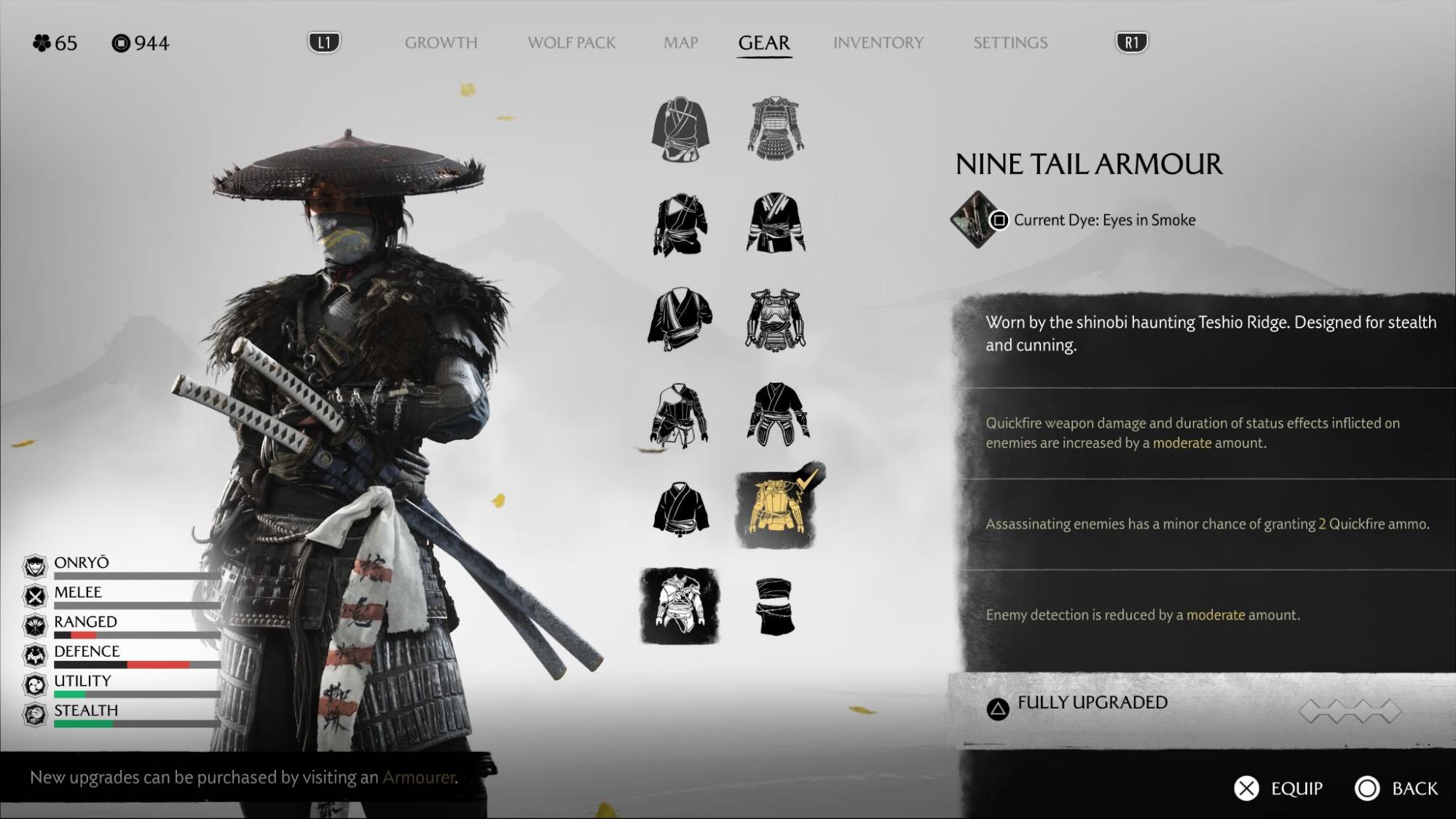Screen dimensions: 1456x819
Task: Select the black kimono with white-striped collar
Action: coord(775,223)
